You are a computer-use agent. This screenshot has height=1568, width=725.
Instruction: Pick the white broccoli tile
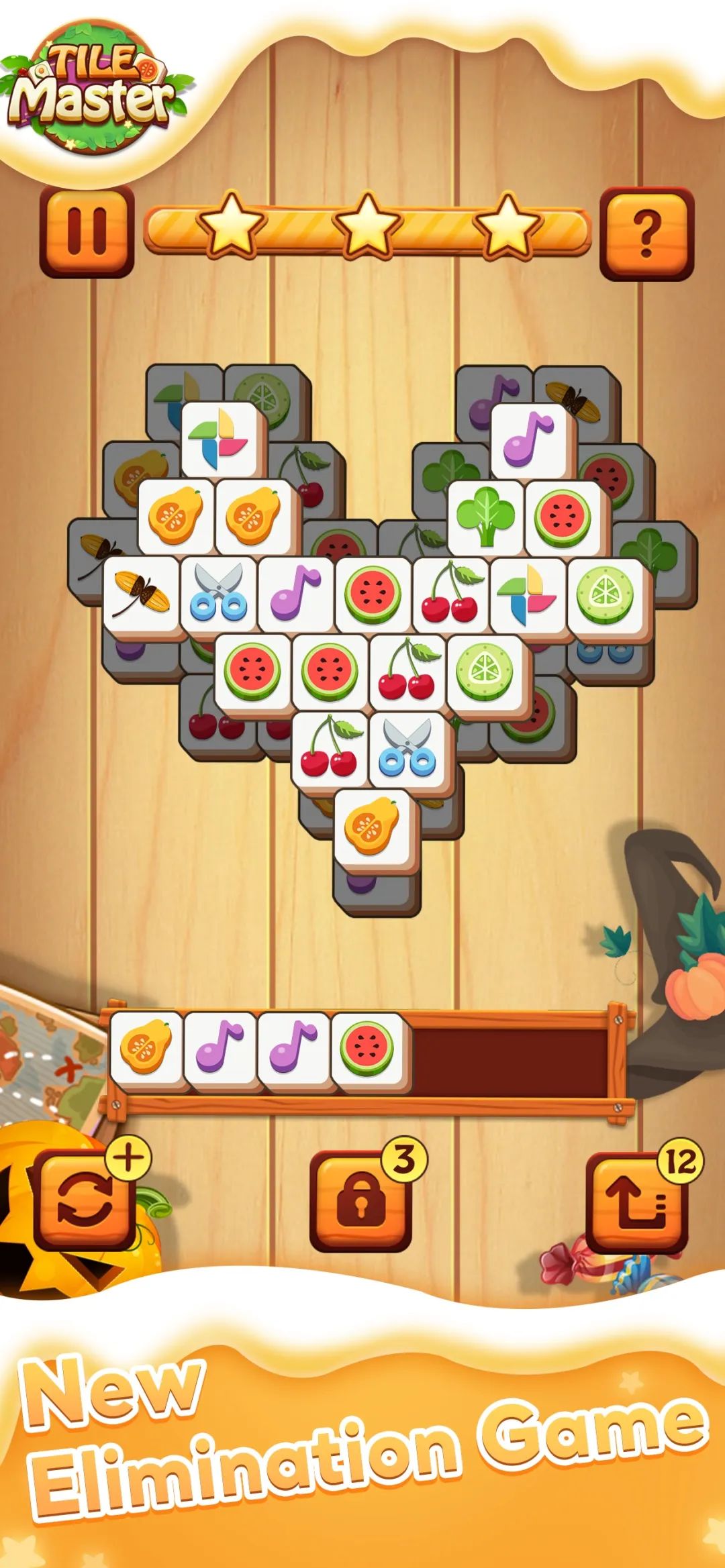pyautogui.click(x=485, y=517)
